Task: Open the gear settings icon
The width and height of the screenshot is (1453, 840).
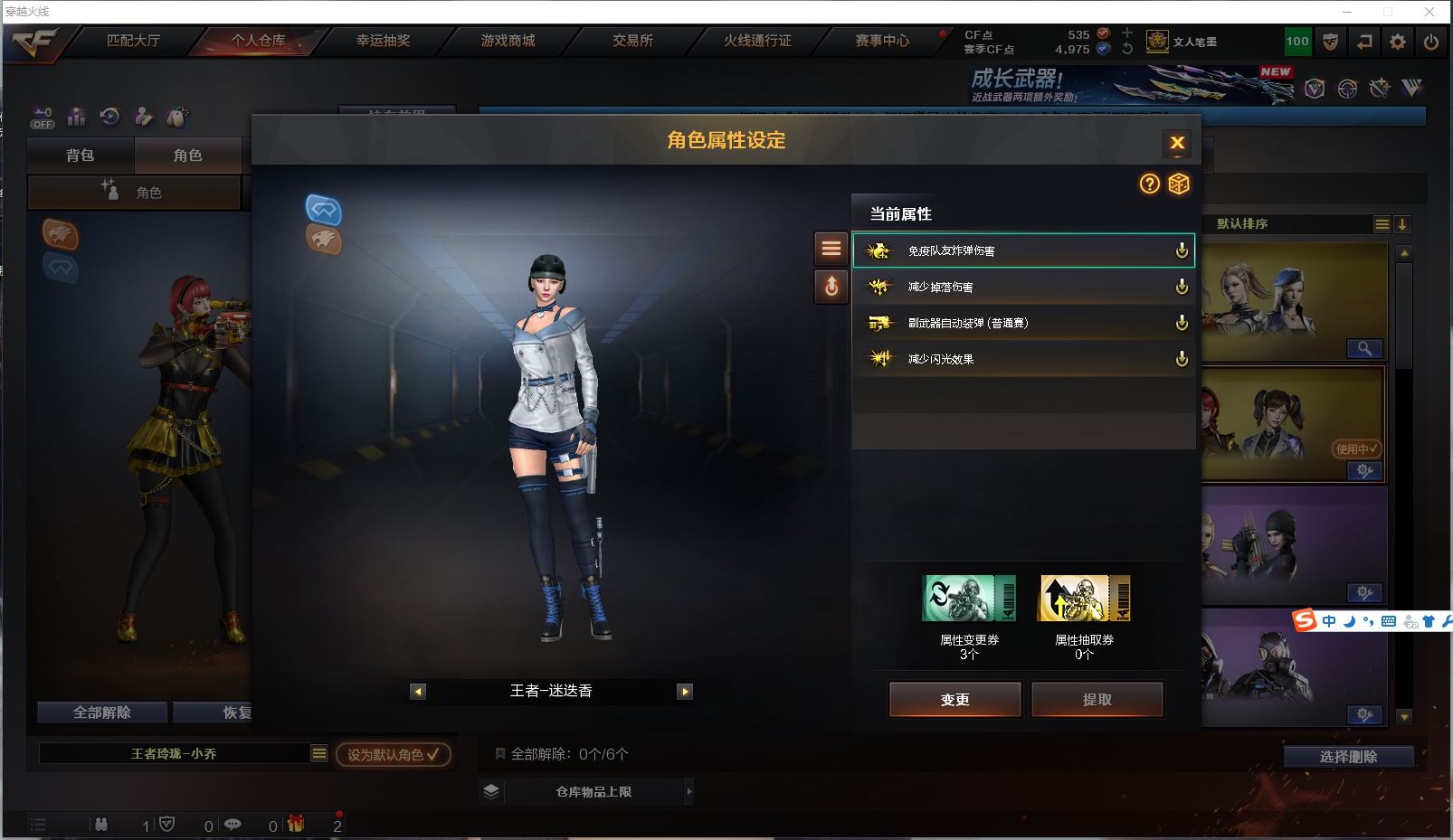Action: 1398,42
